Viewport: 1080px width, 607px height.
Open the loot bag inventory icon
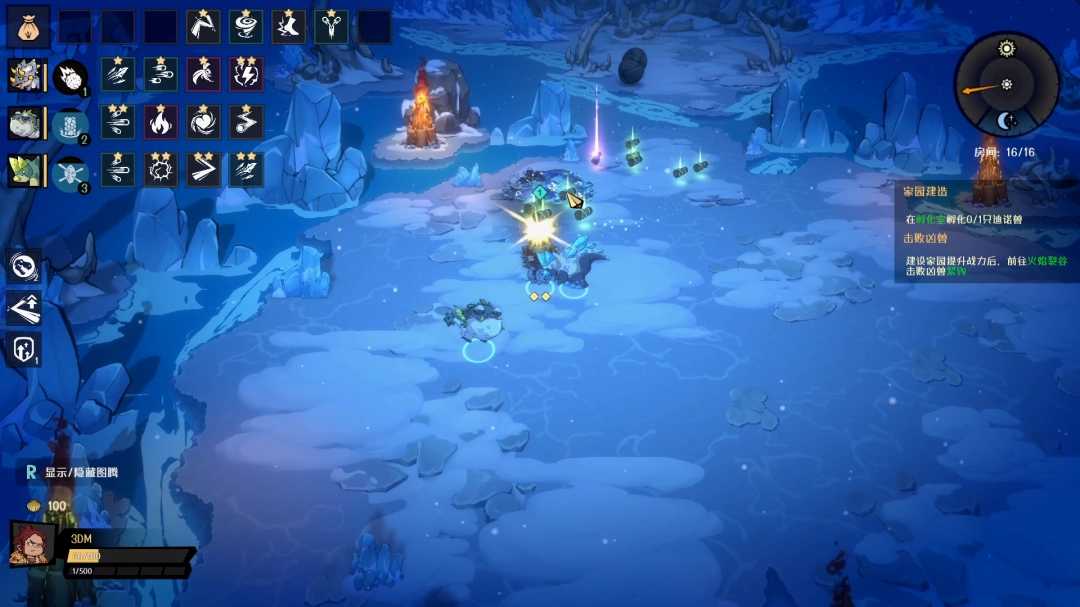pyautogui.click(x=28, y=27)
